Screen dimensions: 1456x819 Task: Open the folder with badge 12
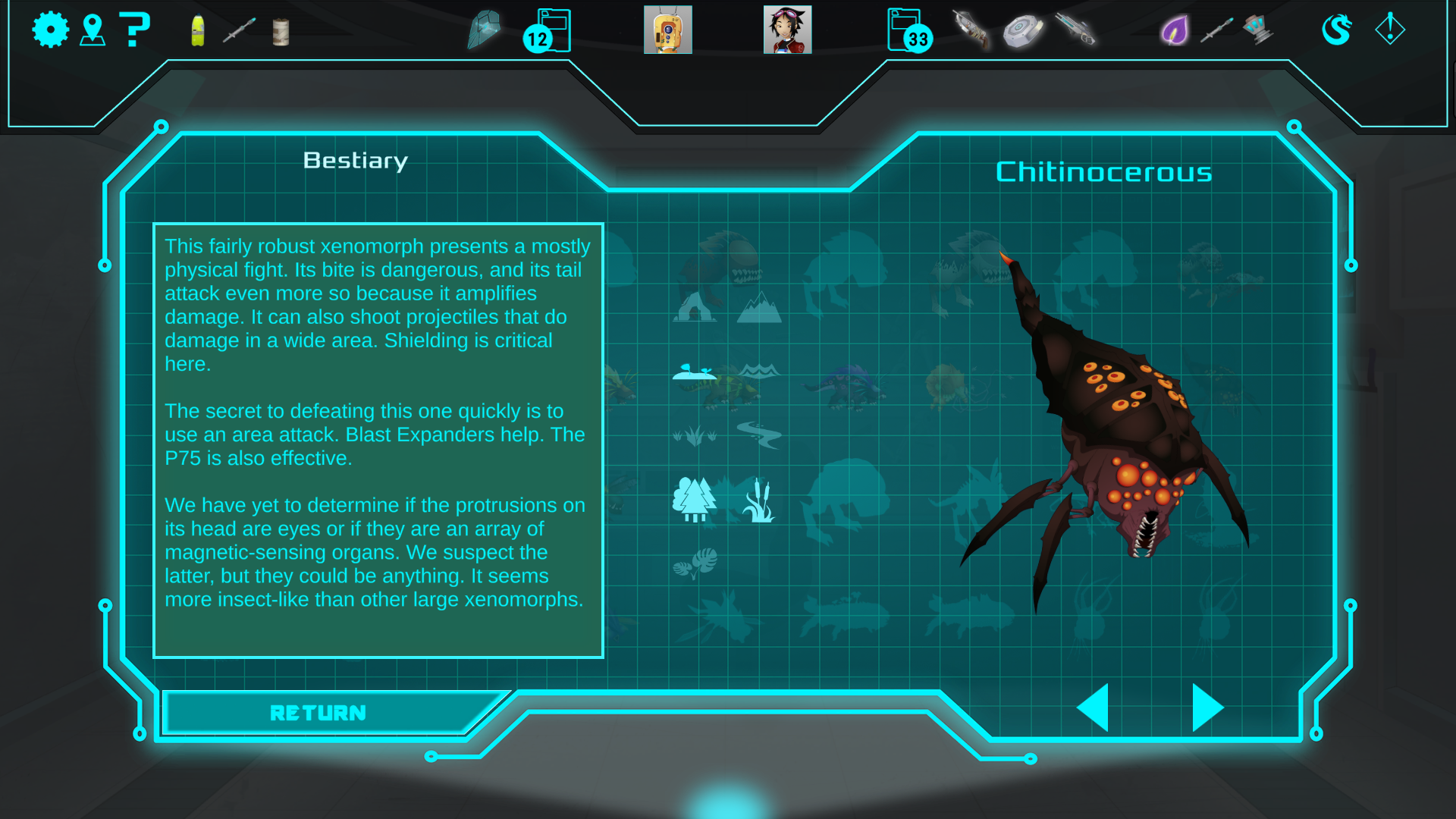(548, 31)
